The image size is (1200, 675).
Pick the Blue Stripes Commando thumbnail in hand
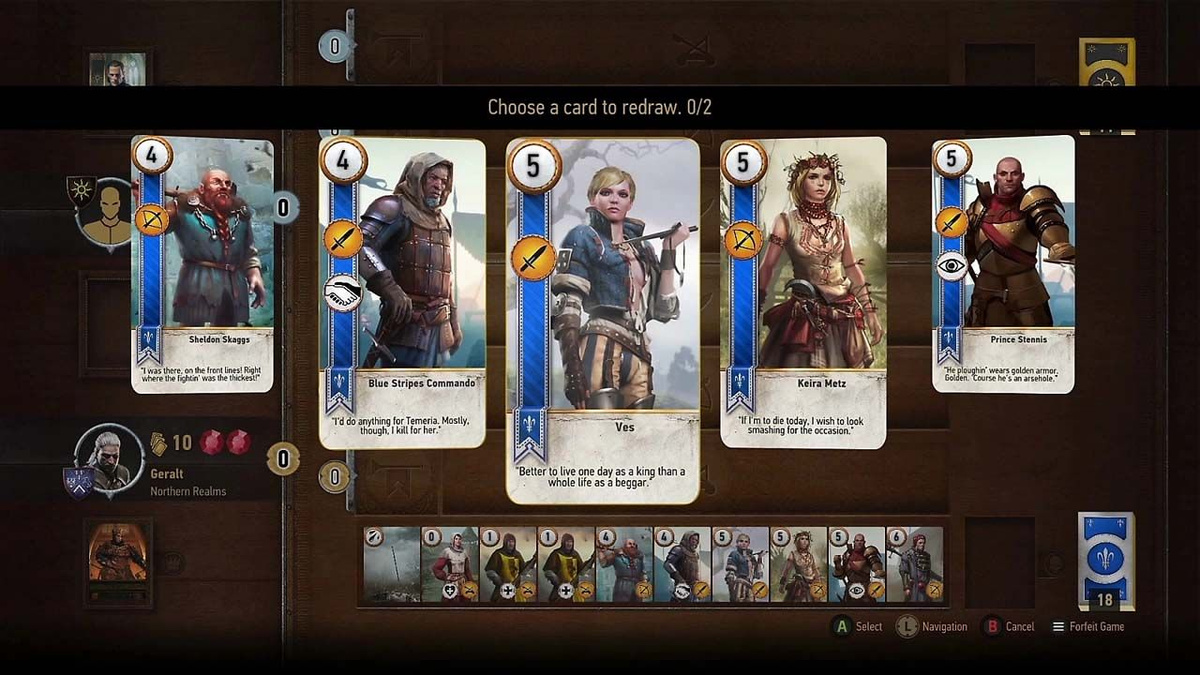(683, 564)
